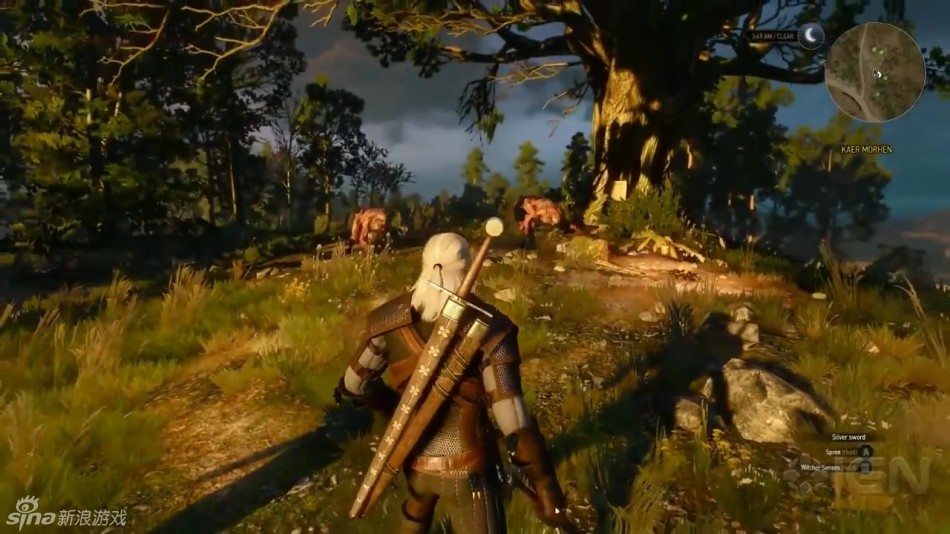Viewport: 950px width, 534px height.
Task: Click the crescent moon time and weather icon
Action: [x=809, y=36]
